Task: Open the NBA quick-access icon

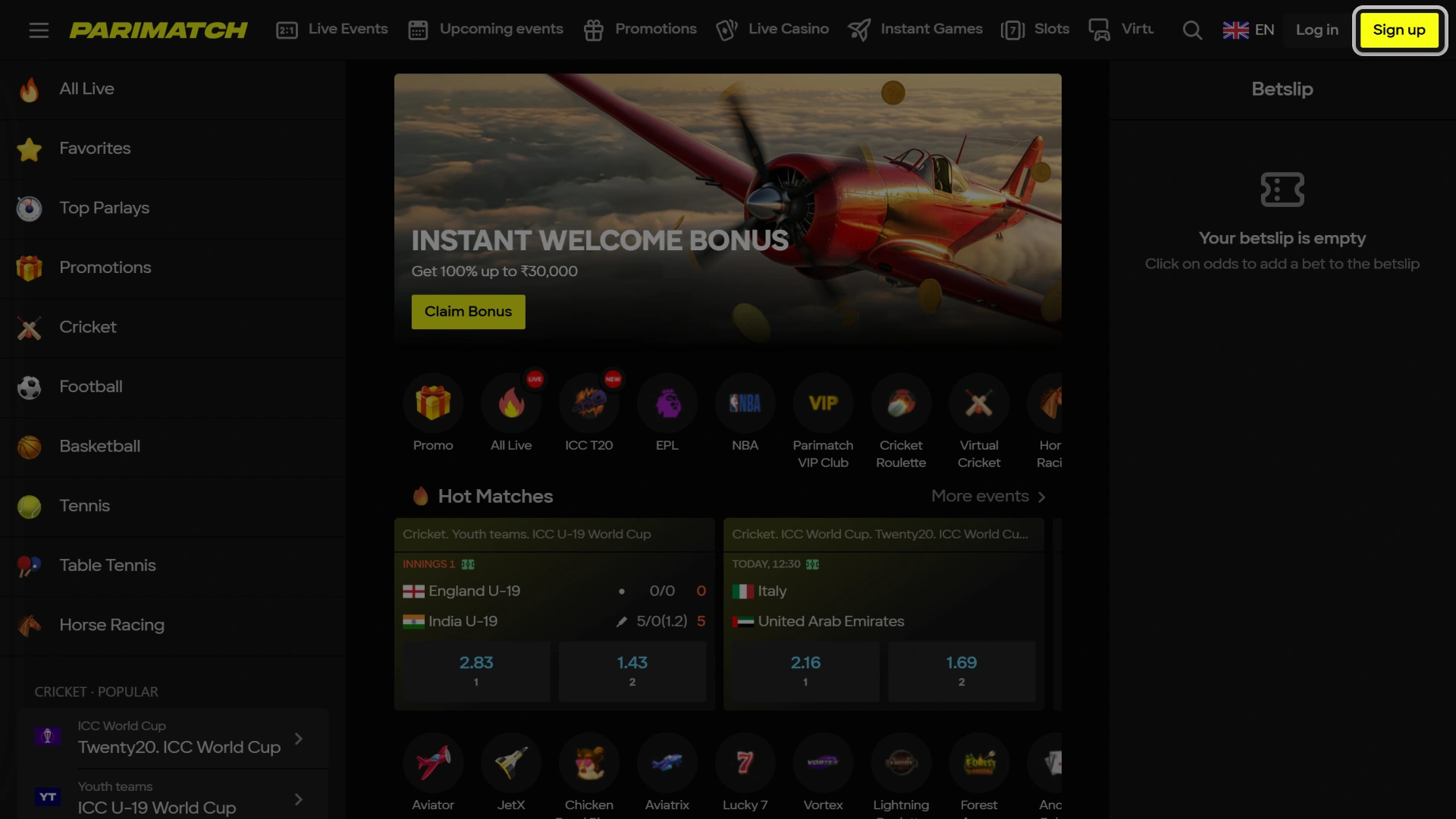Action: (x=745, y=403)
